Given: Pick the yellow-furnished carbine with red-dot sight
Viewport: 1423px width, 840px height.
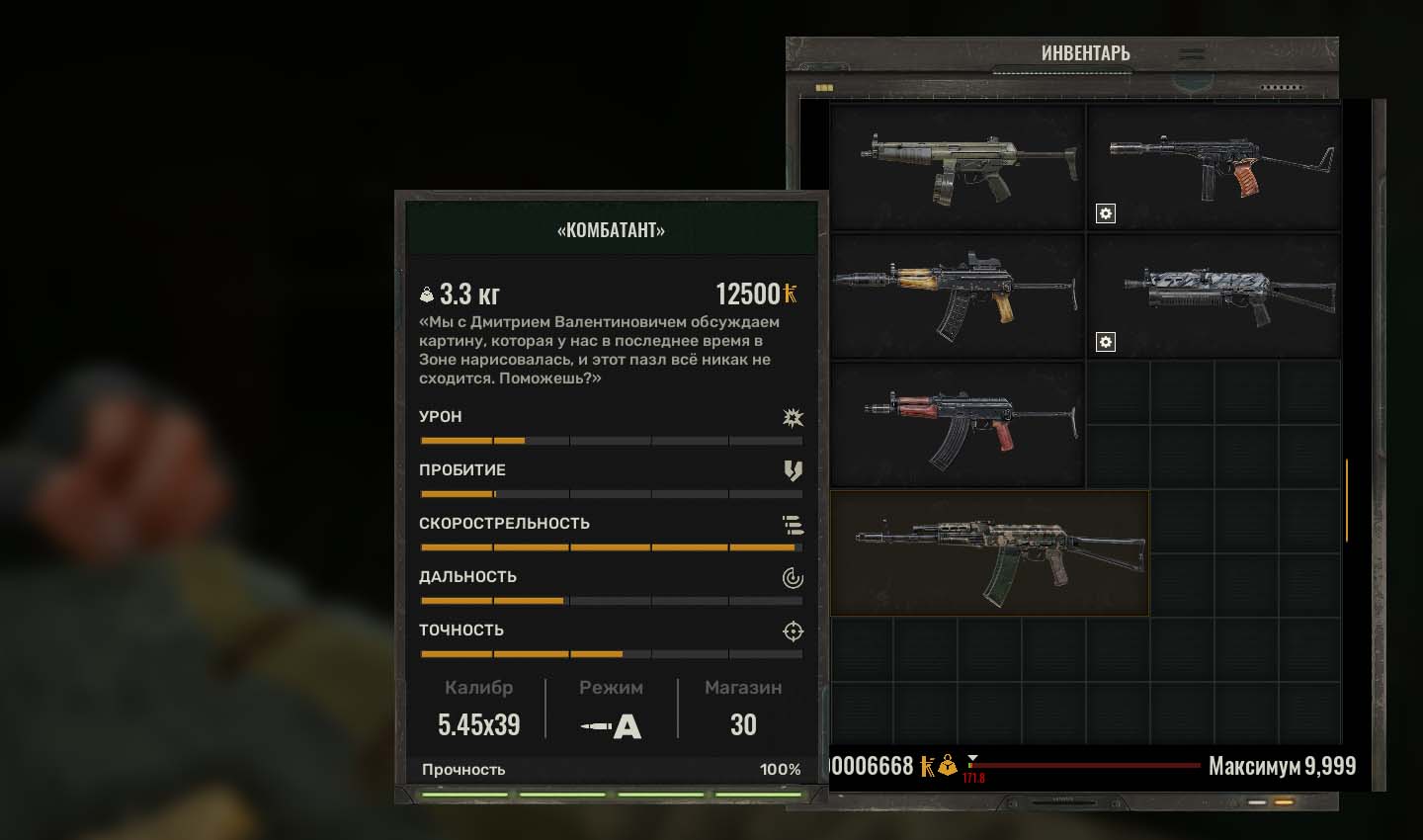Looking at the screenshot, I should pos(957,295).
